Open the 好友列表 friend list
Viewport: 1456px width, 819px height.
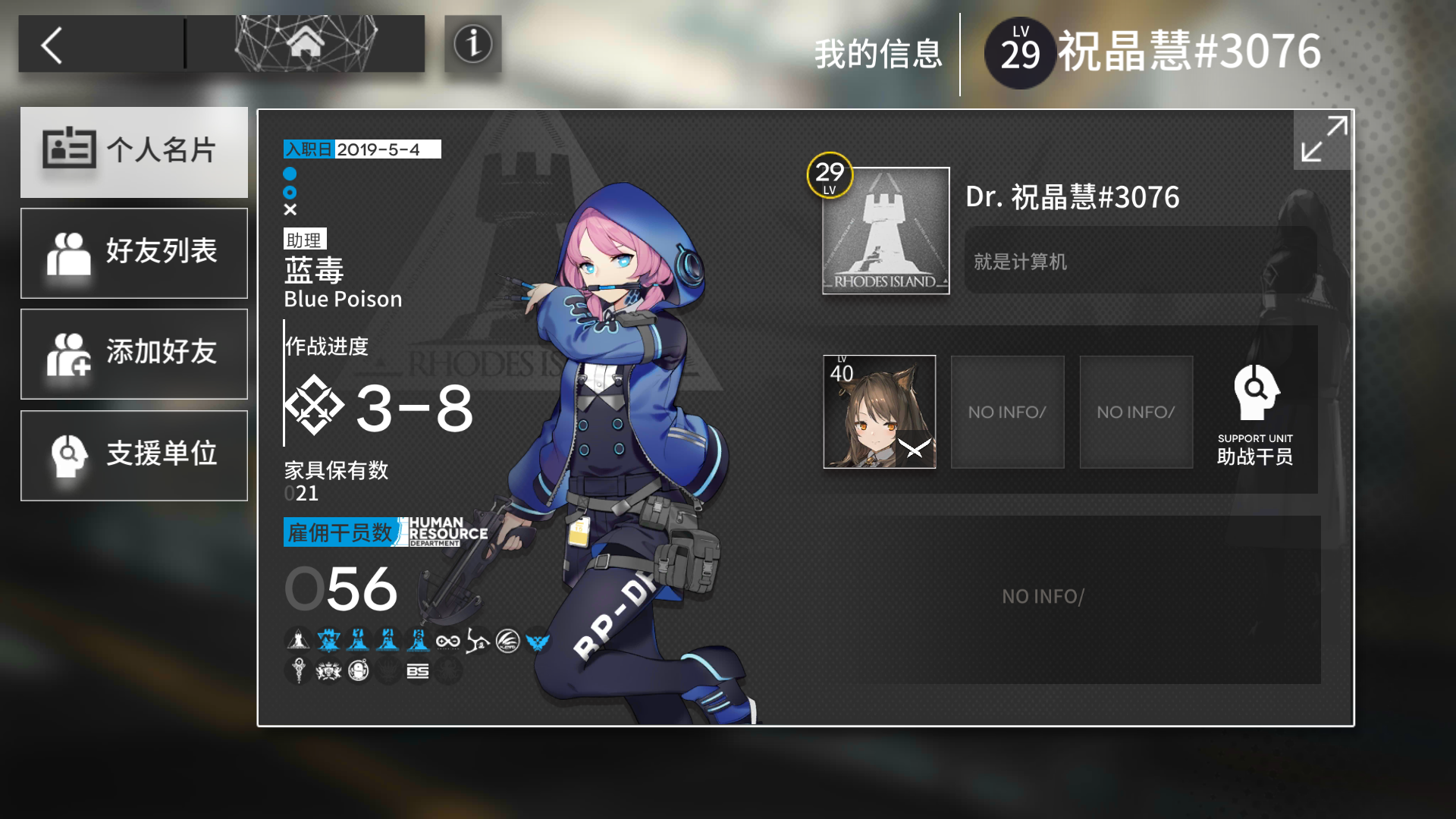click(134, 253)
